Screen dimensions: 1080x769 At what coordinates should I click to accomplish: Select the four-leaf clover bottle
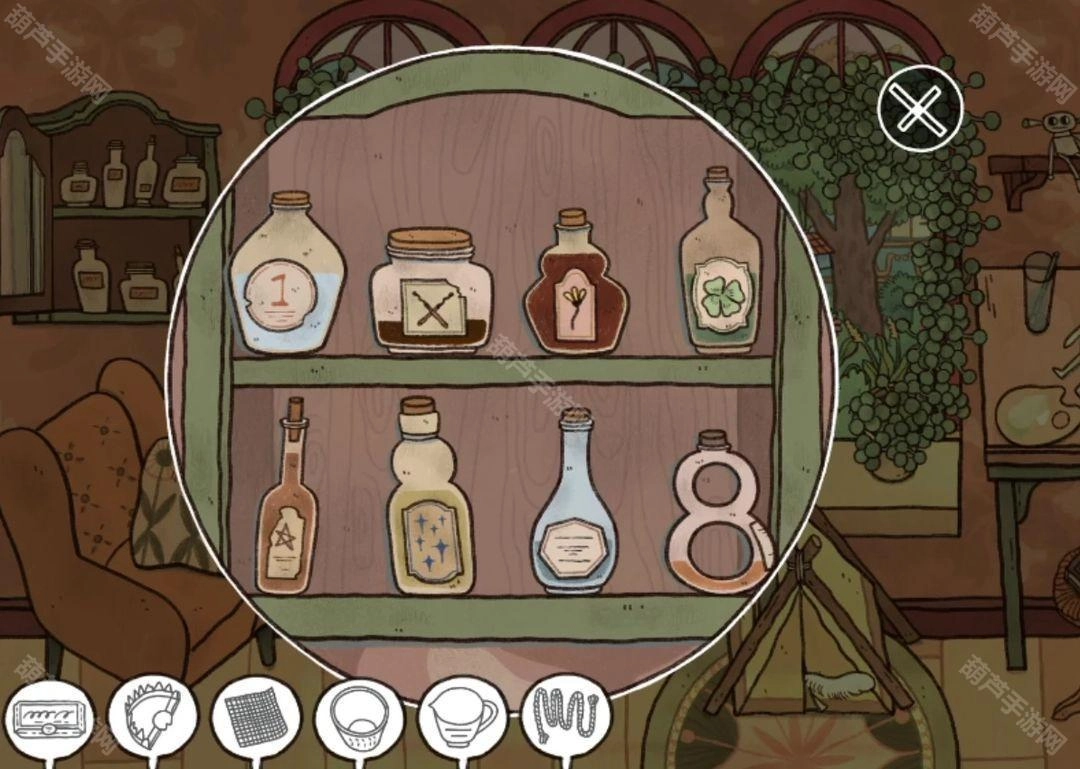[x=720, y=270]
